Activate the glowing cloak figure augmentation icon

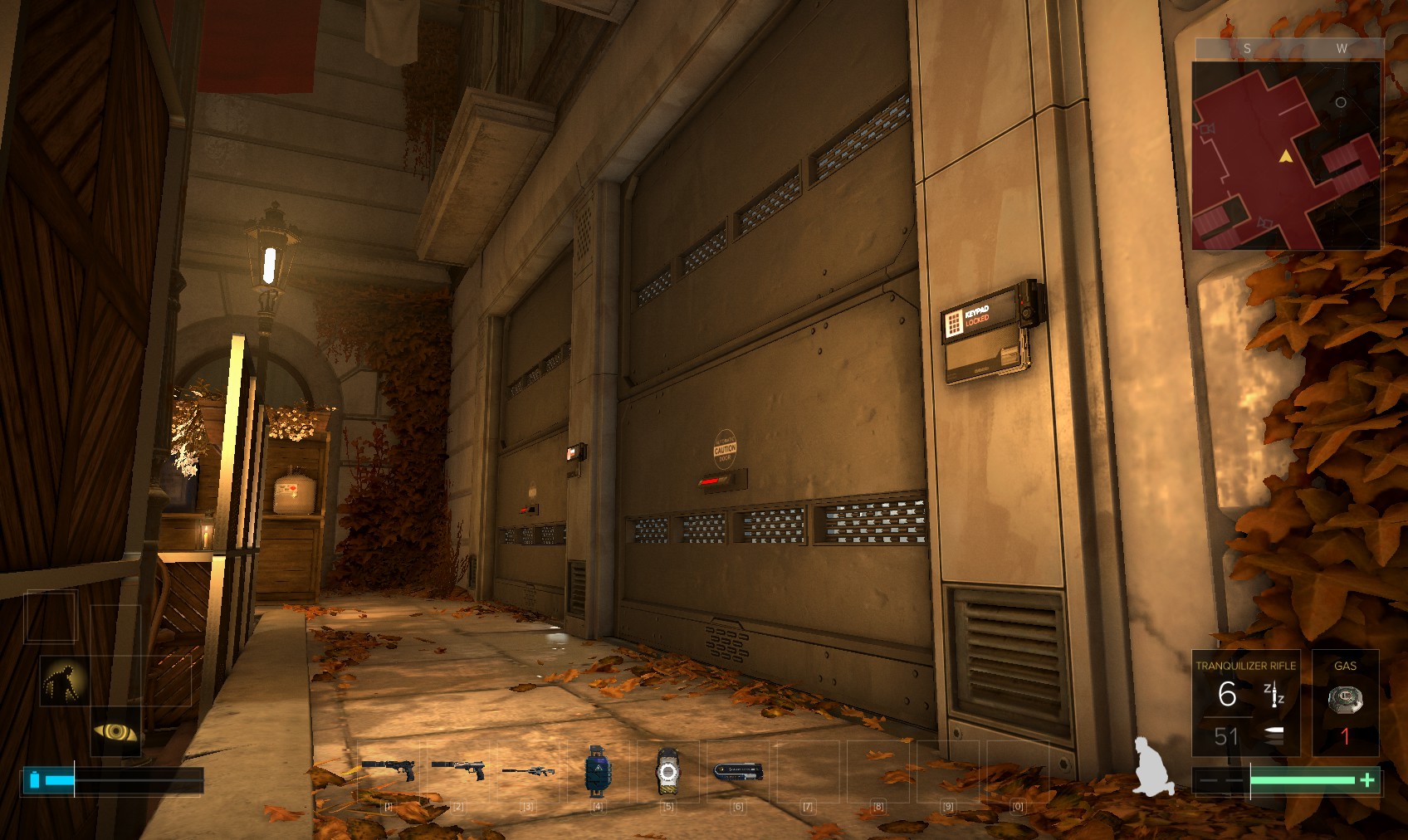click(x=65, y=681)
